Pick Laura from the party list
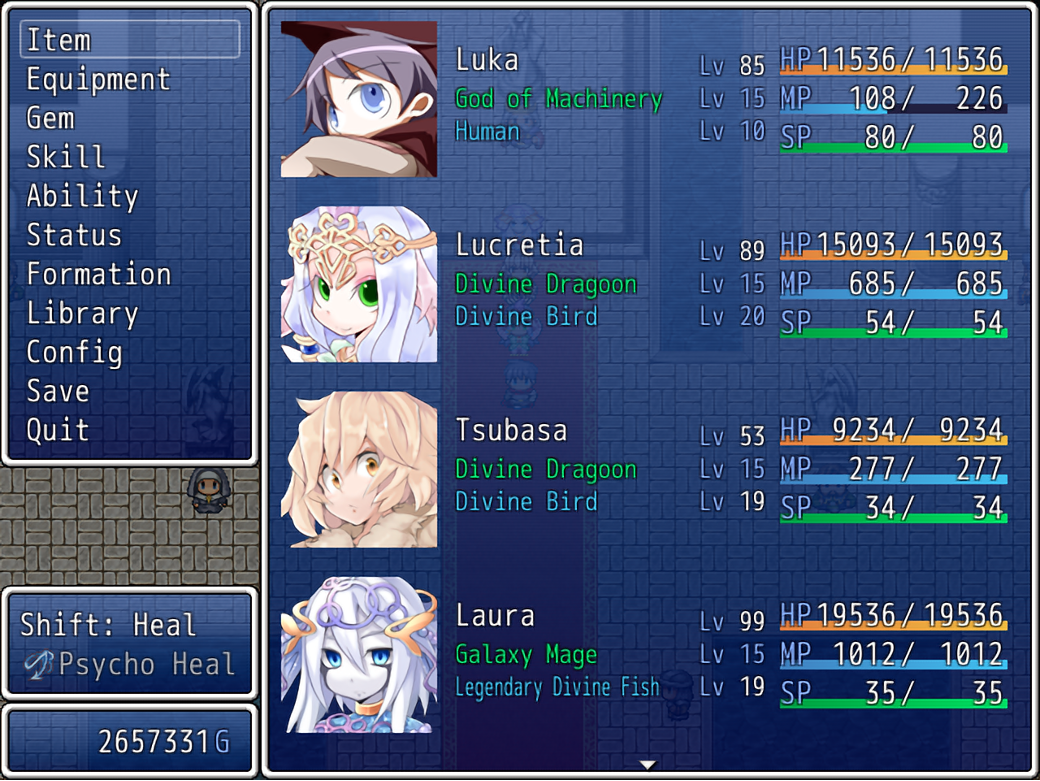Screen dimensions: 1040x781 click(647, 654)
